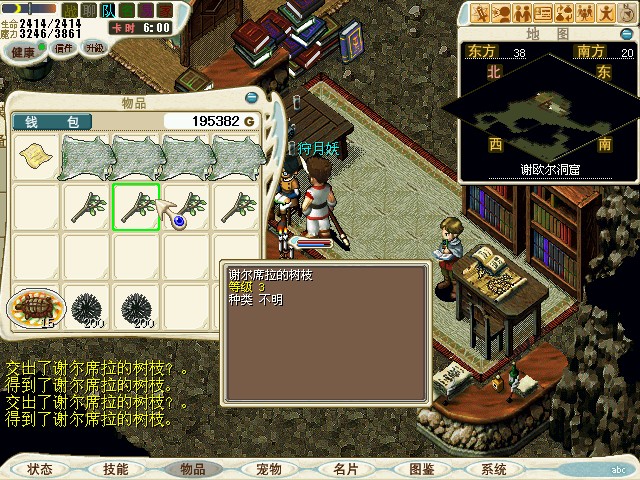Click the 升级 level-up button
This screenshot has width=640, height=480.
95,47
